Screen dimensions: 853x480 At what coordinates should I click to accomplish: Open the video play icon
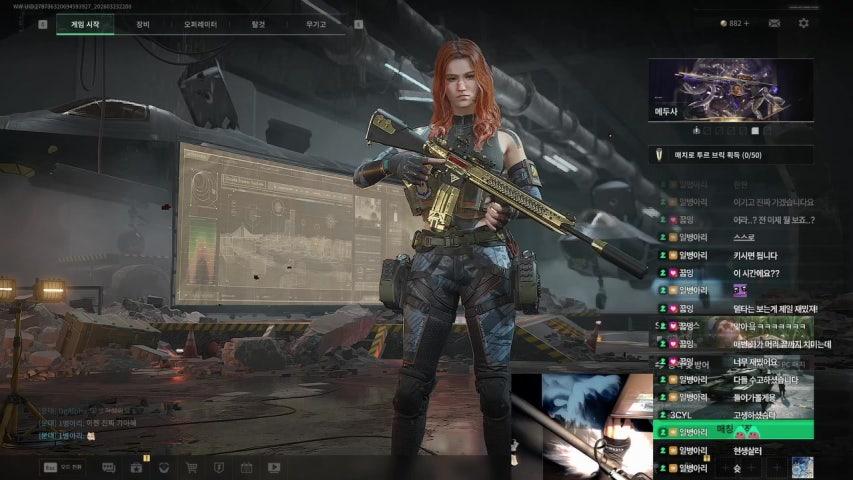tap(274, 467)
